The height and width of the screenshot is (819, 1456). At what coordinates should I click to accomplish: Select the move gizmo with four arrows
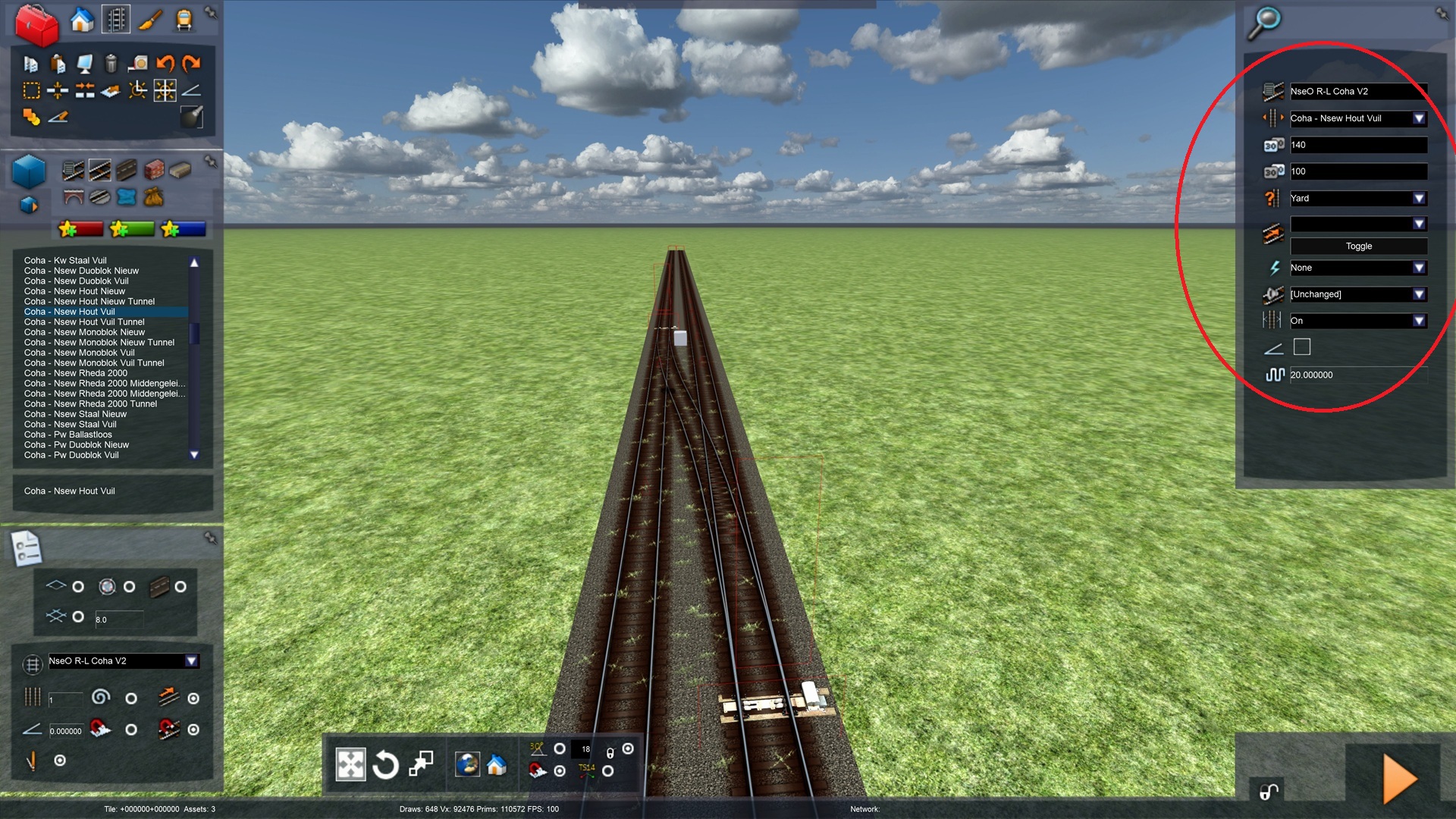pos(350,764)
